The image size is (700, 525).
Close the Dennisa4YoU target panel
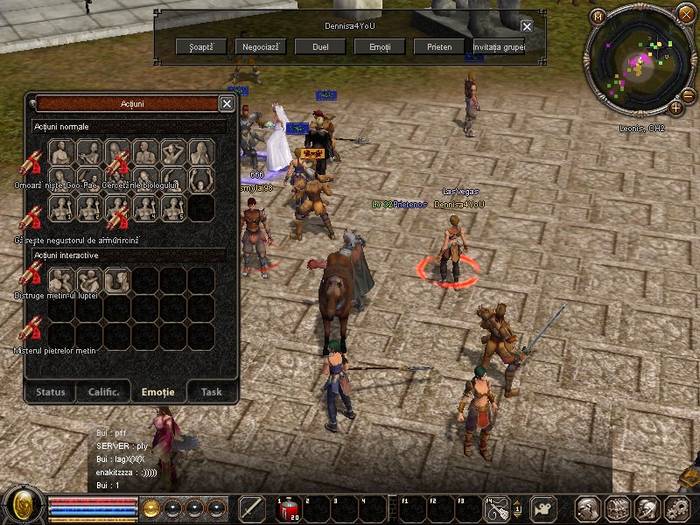(x=527, y=26)
